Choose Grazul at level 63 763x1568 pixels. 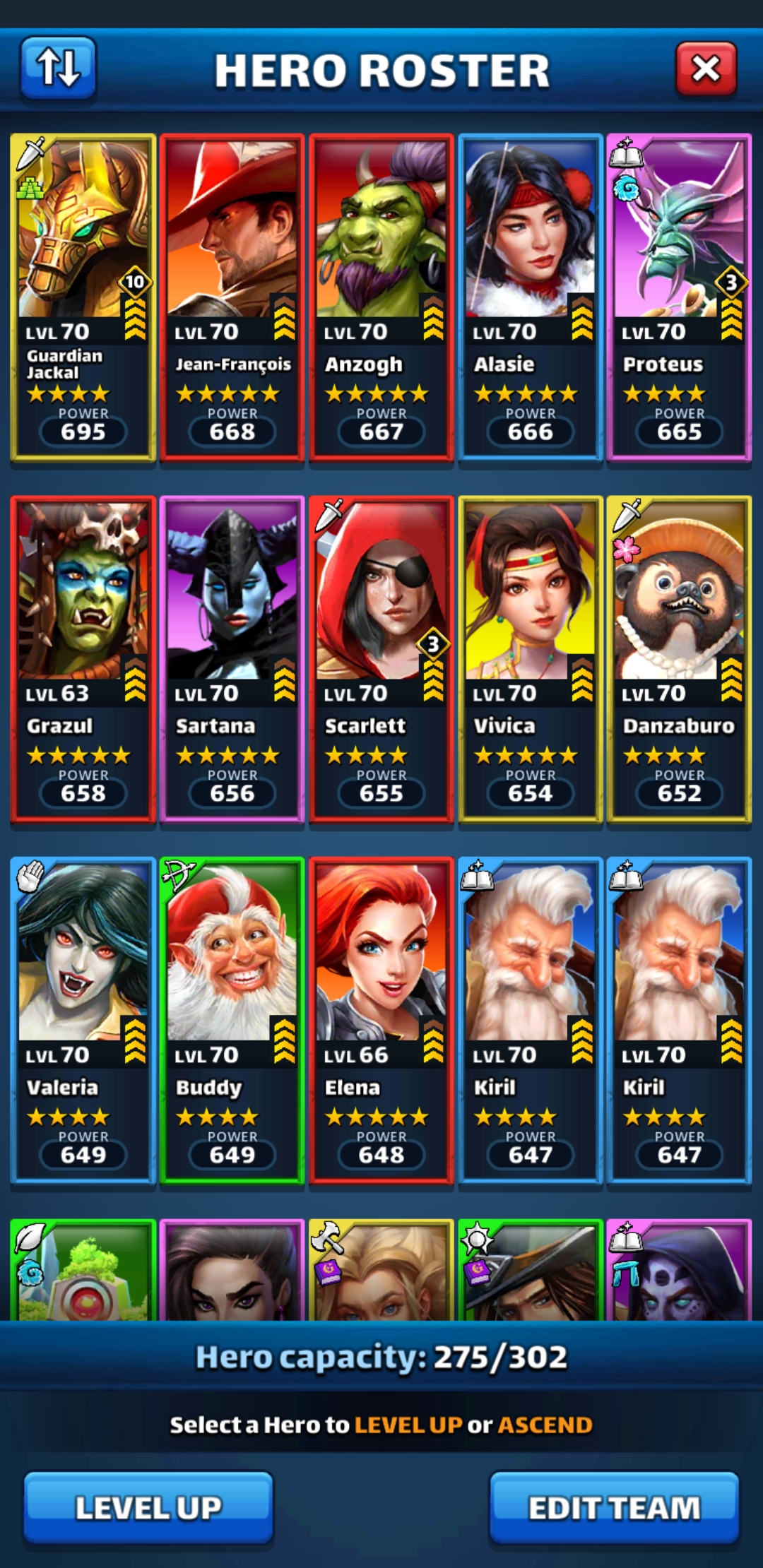83,658
